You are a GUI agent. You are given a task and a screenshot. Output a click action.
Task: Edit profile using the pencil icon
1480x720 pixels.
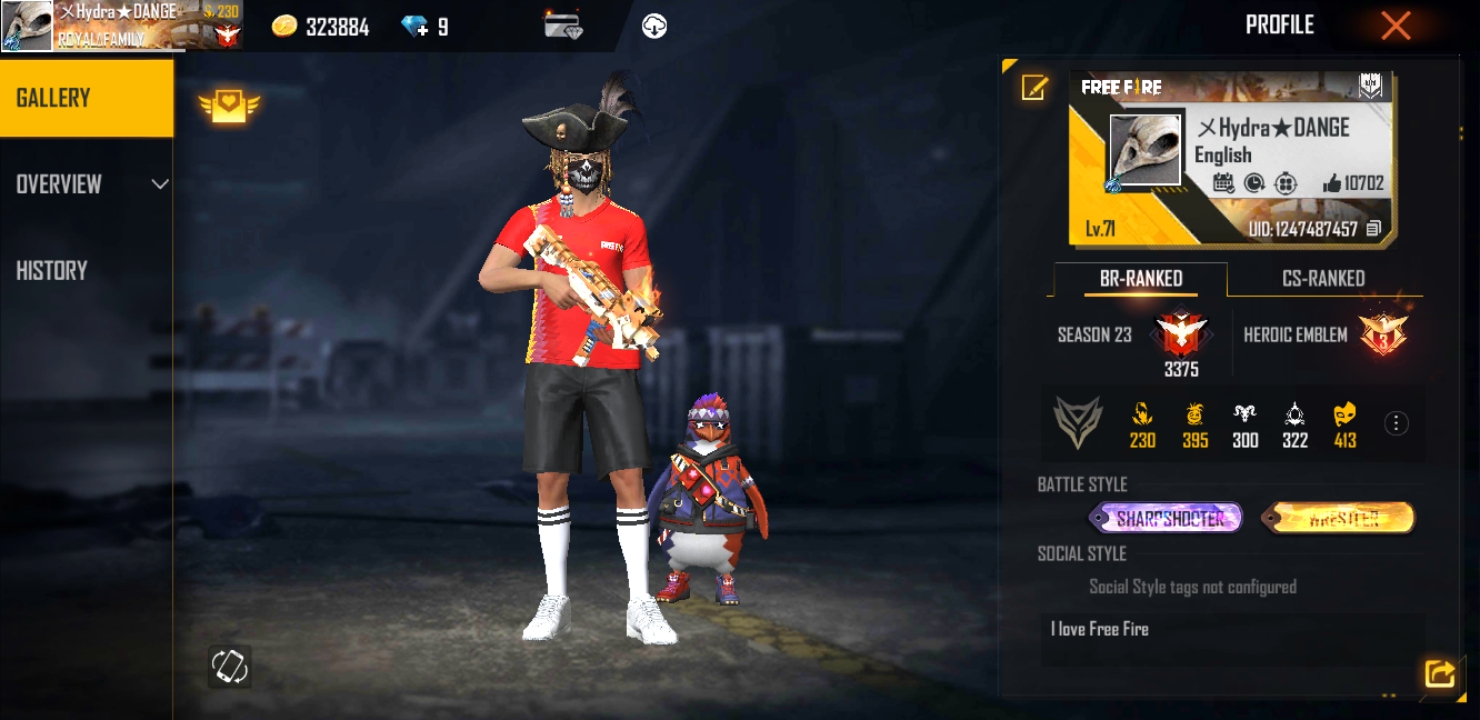(x=1033, y=88)
